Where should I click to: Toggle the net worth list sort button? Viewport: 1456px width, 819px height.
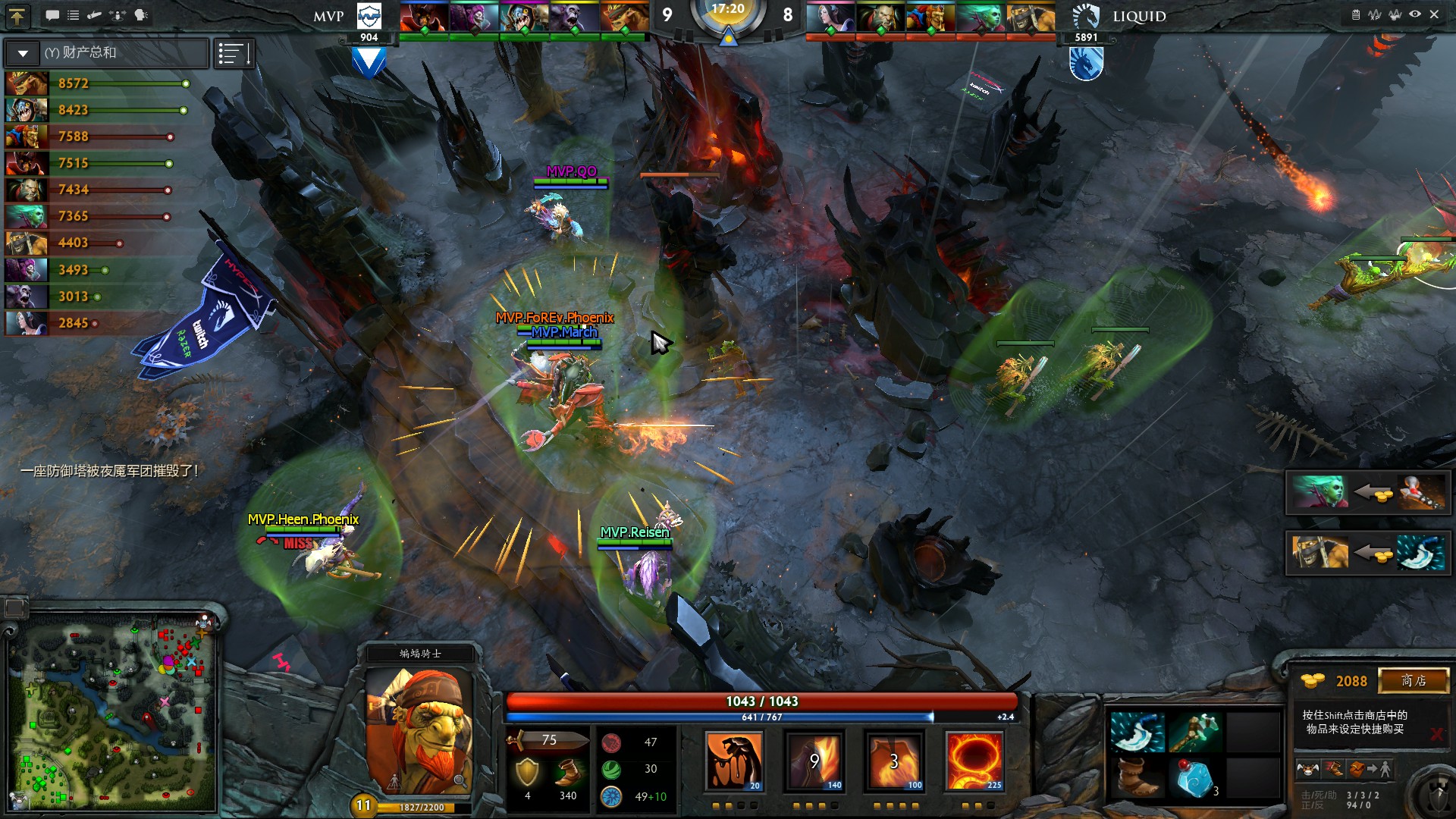point(234,54)
